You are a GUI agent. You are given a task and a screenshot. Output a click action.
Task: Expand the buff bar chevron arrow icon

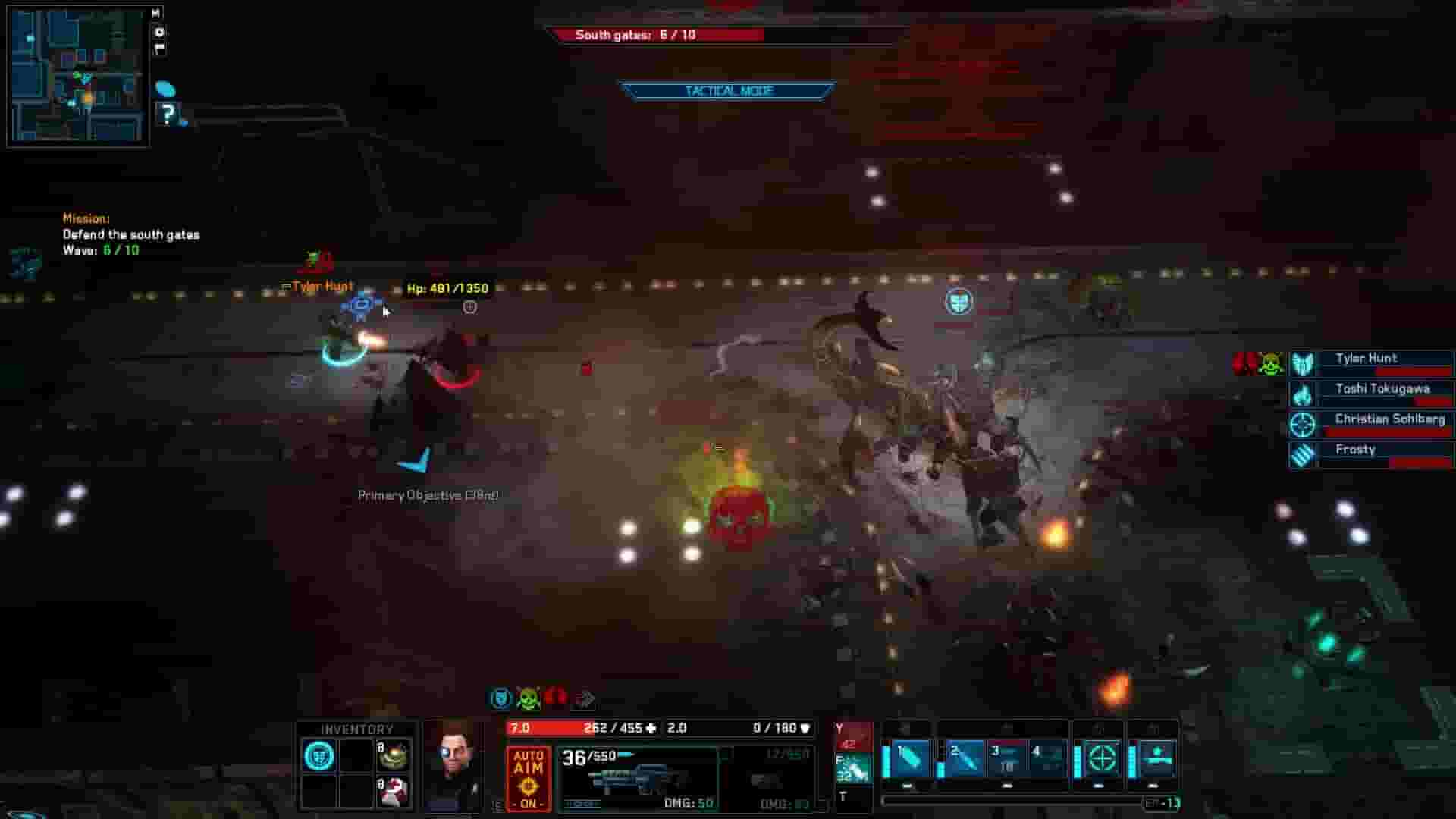click(x=584, y=698)
